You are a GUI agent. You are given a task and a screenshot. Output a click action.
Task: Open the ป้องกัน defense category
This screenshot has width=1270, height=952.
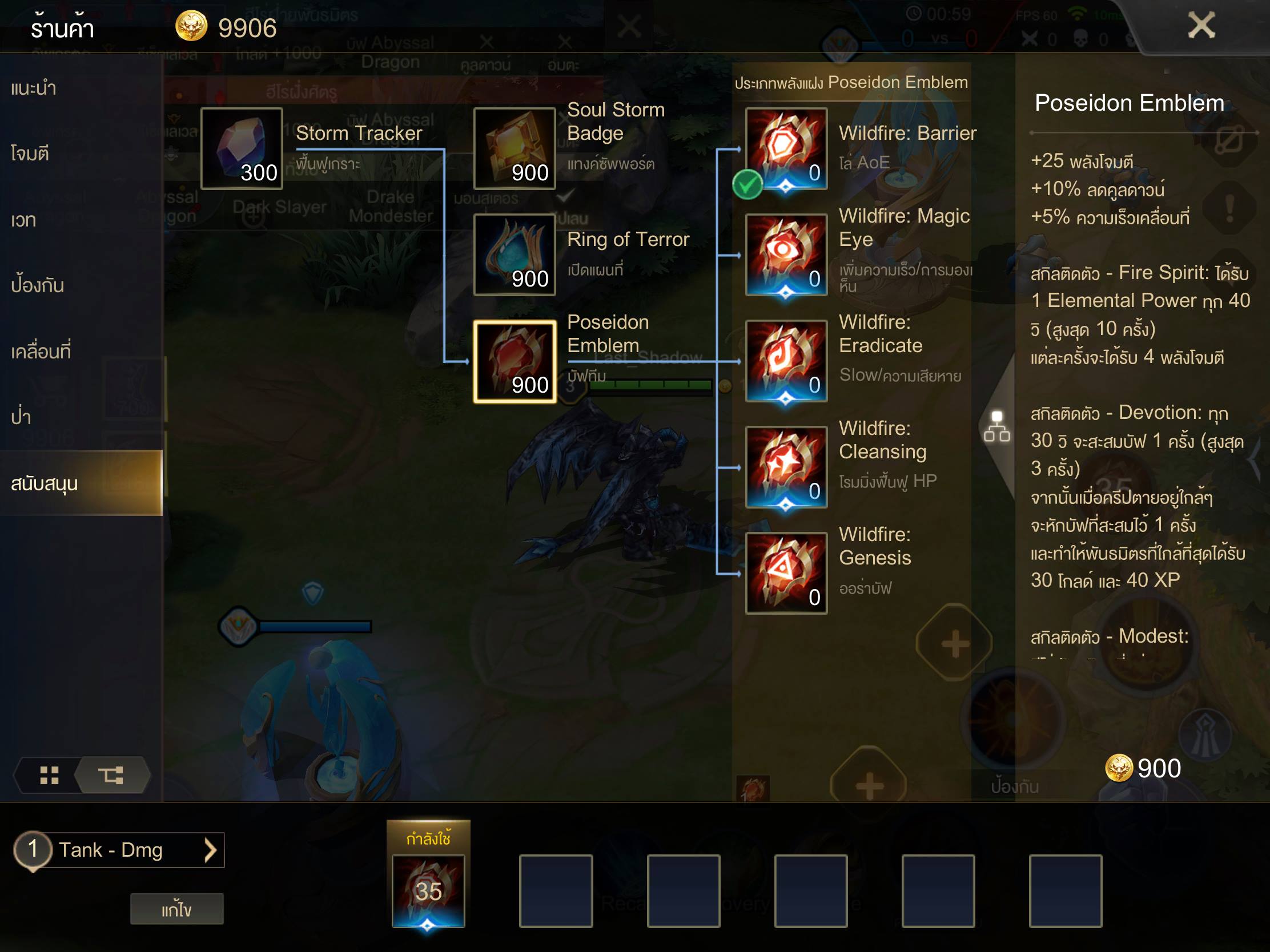click(38, 285)
